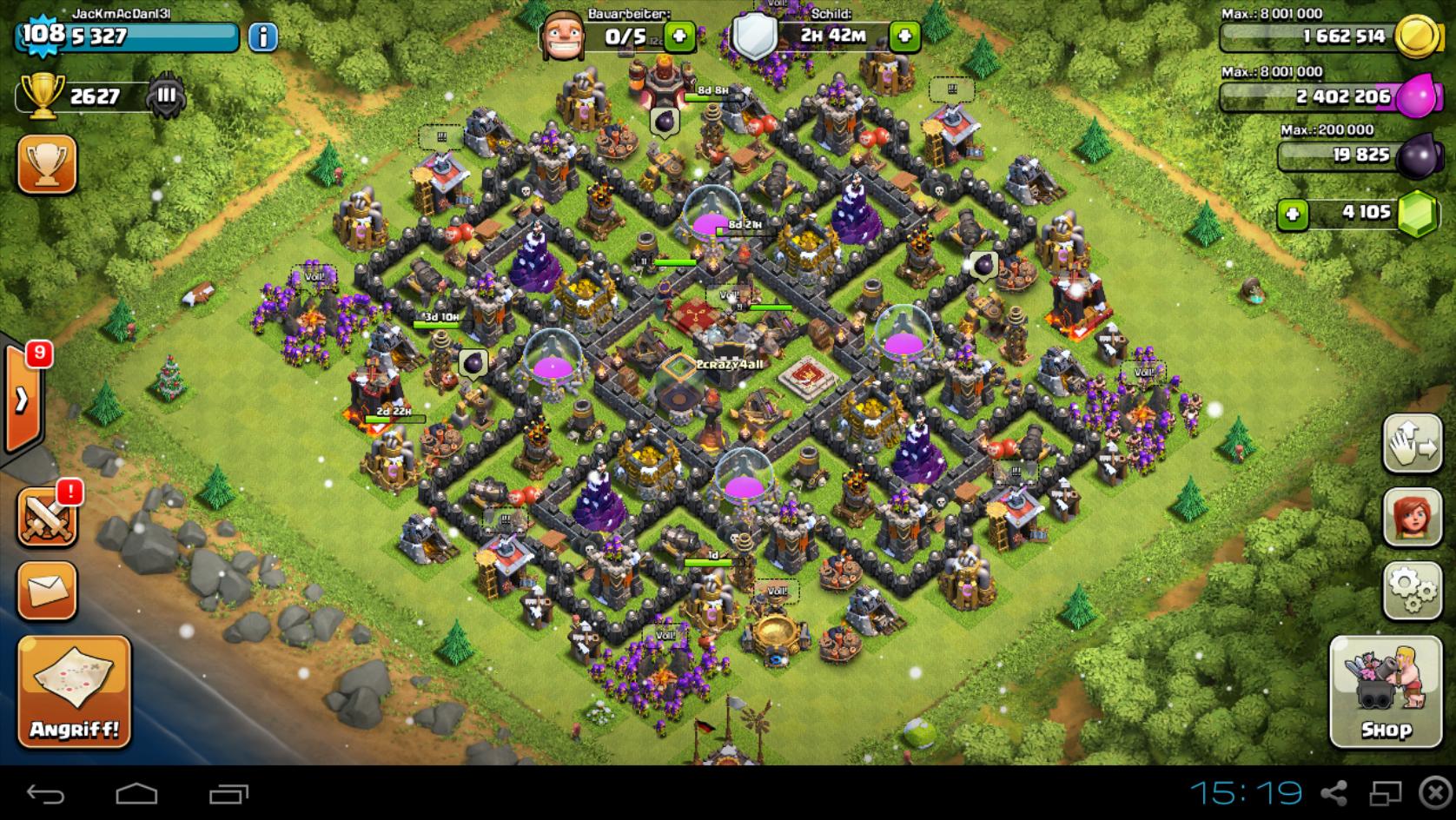This screenshot has width=1456, height=820.
Task: Buy gems with the green plus button
Action: (1293, 214)
